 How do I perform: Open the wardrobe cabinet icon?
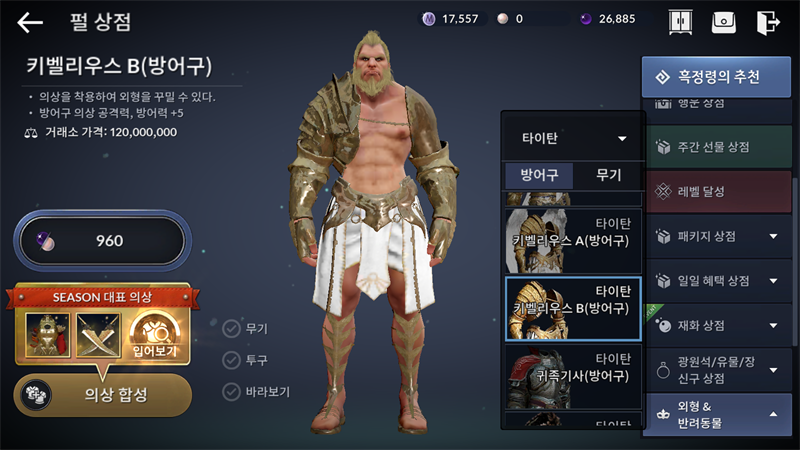(x=681, y=22)
